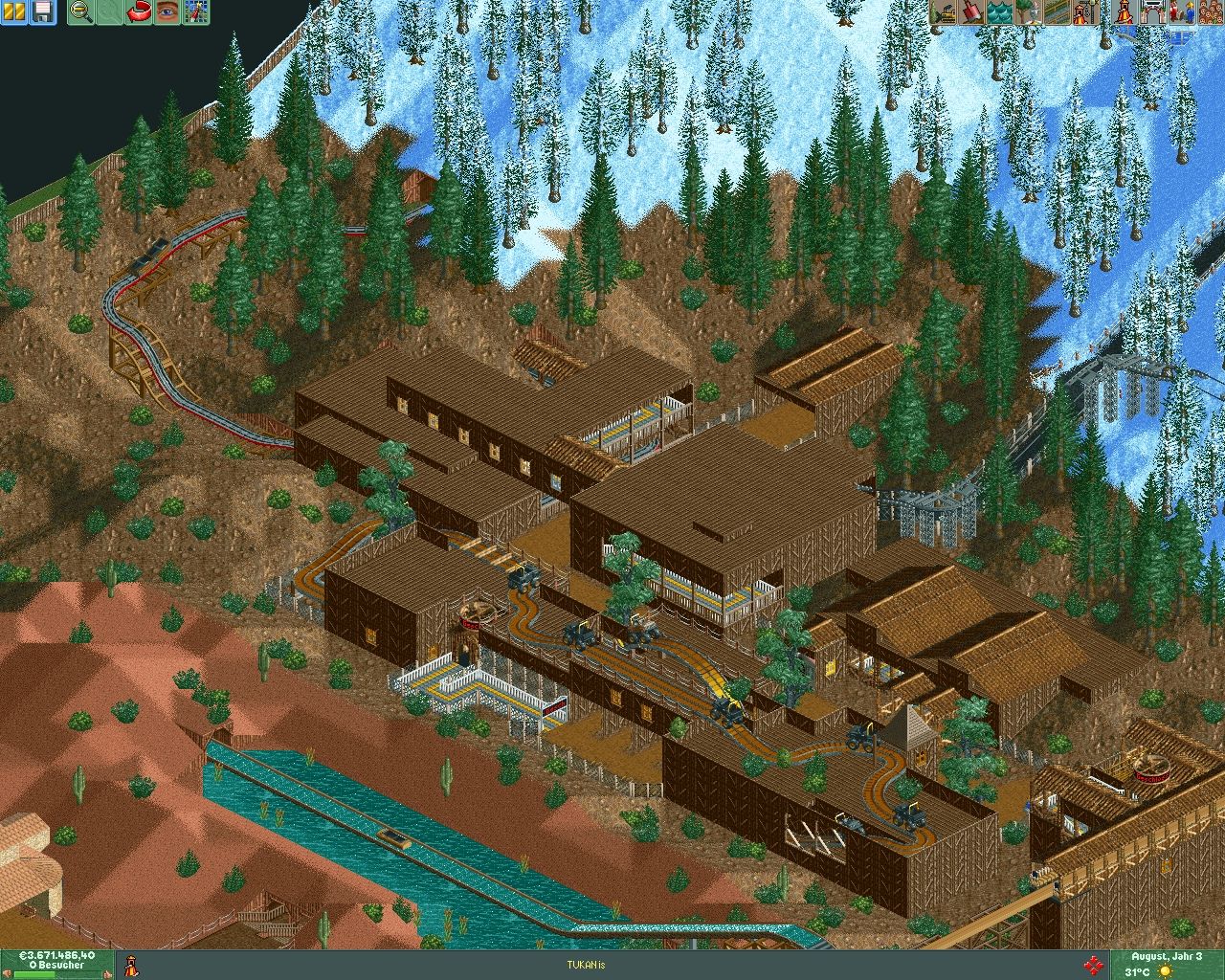The height and width of the screenshot is (980, 1225).
Task: Activate the water adjustment tool
Action: (x=999, y=12)
